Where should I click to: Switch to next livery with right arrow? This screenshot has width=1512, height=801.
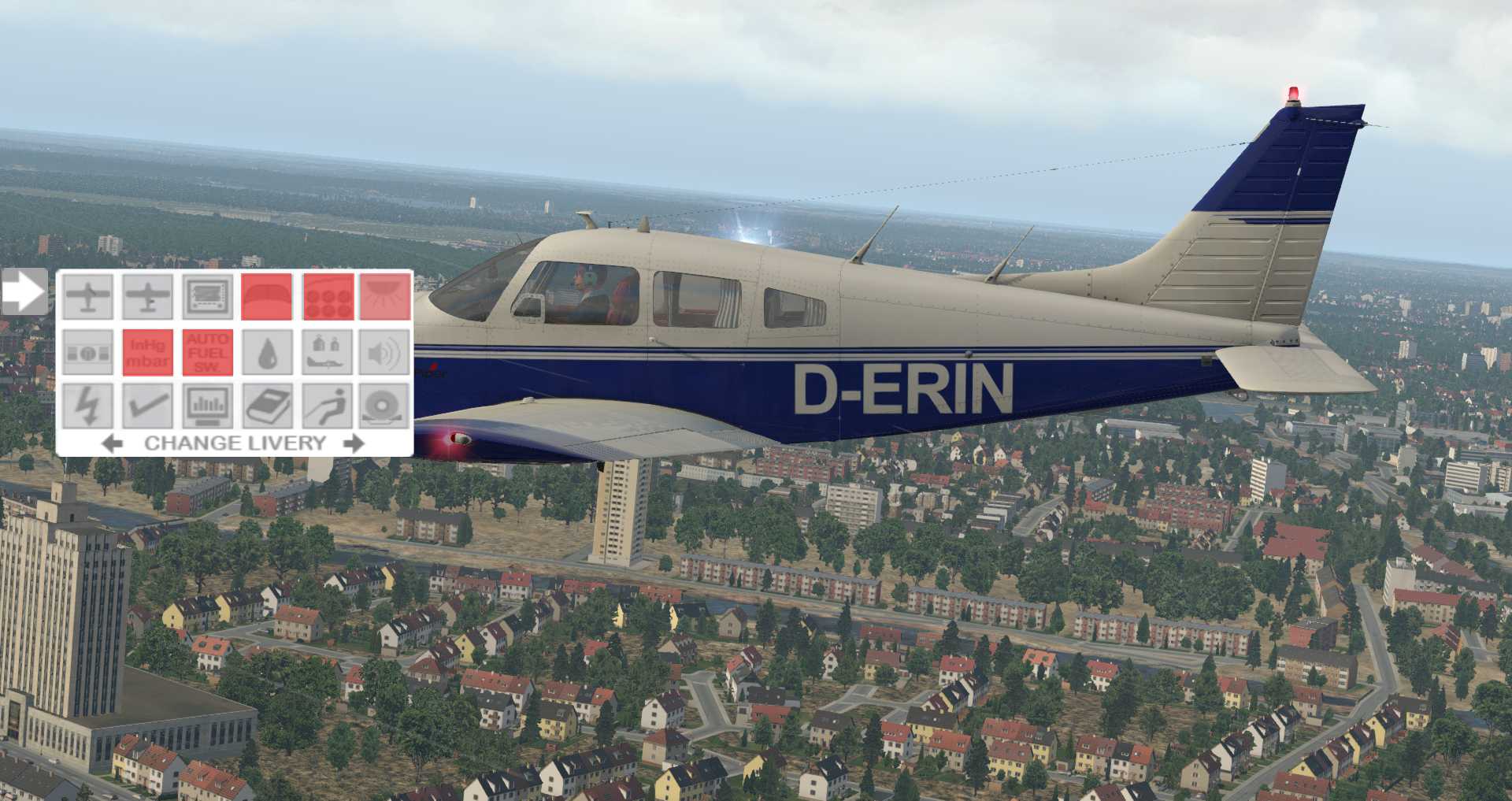tap(354, 443)
